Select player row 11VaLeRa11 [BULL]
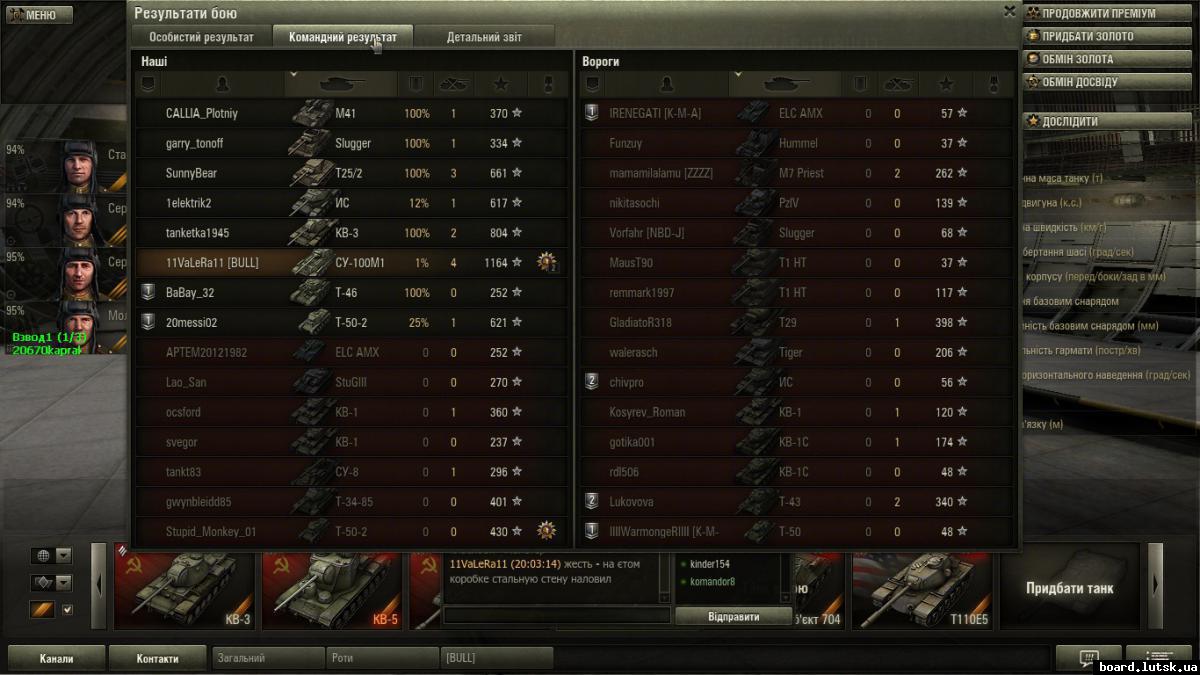 pyautogui.click(x=350, y=263)
